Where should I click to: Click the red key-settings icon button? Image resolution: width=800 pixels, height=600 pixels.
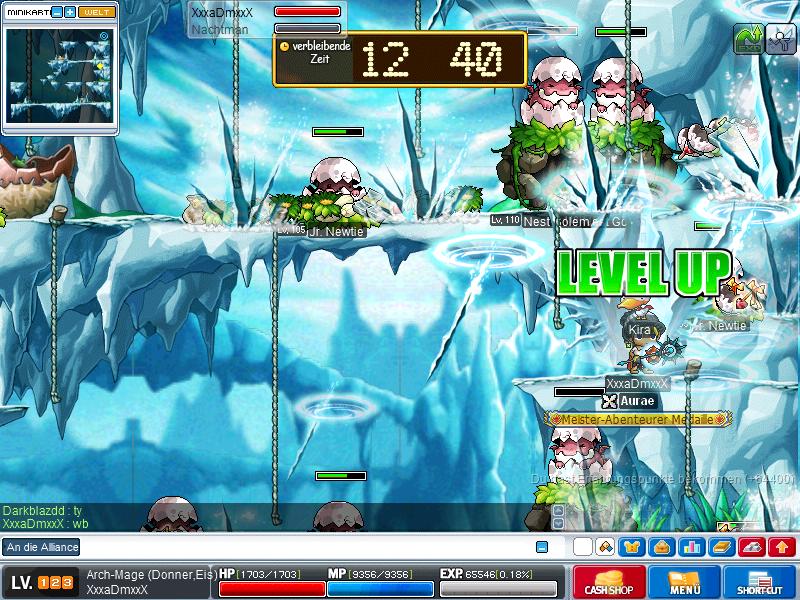[752, 547]
